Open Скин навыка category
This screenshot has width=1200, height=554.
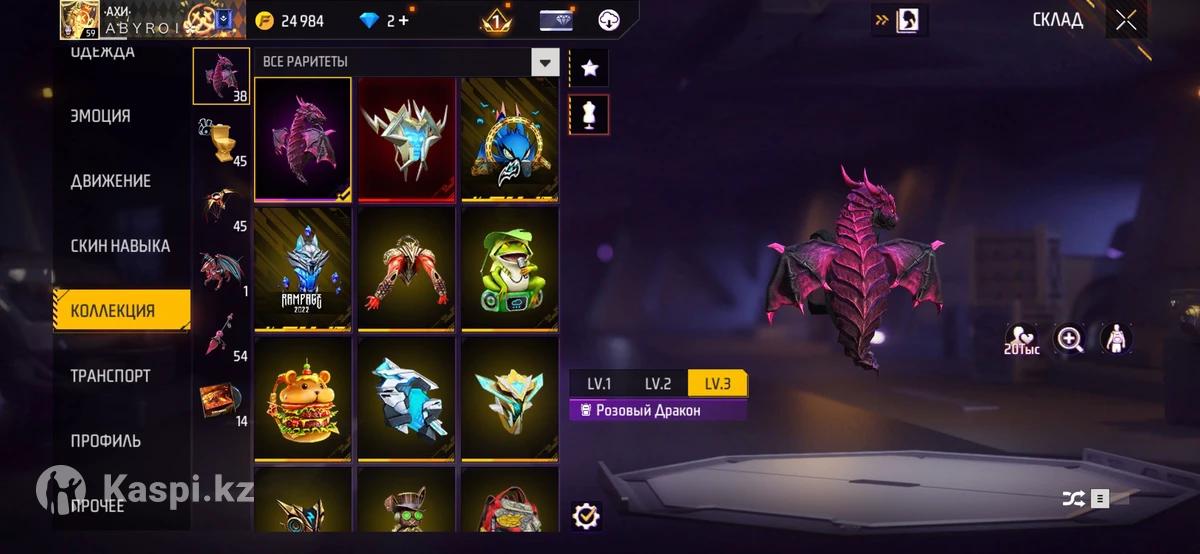(x=120, y=246)
